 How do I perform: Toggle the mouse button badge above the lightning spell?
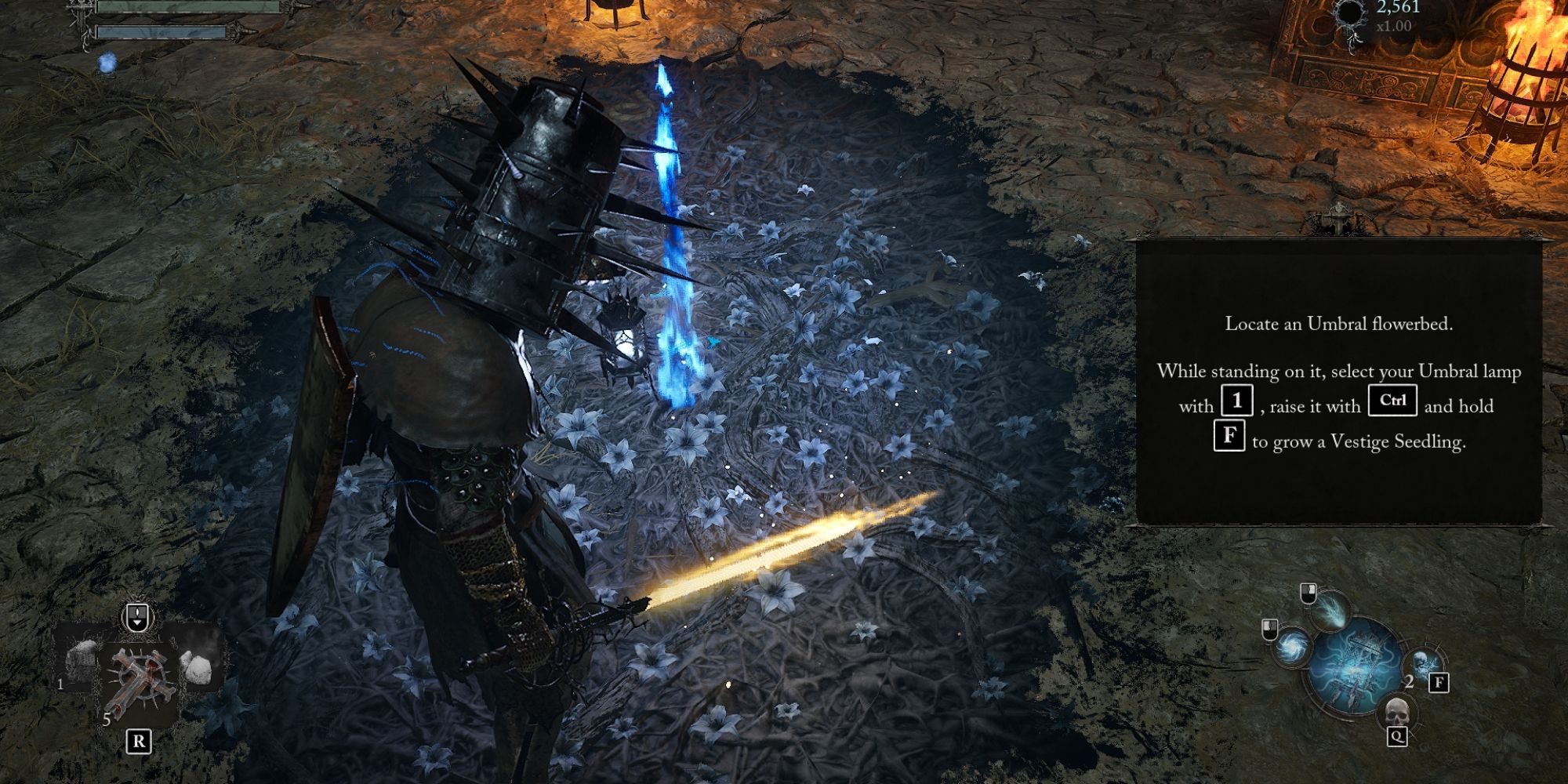click(1308, 593)
